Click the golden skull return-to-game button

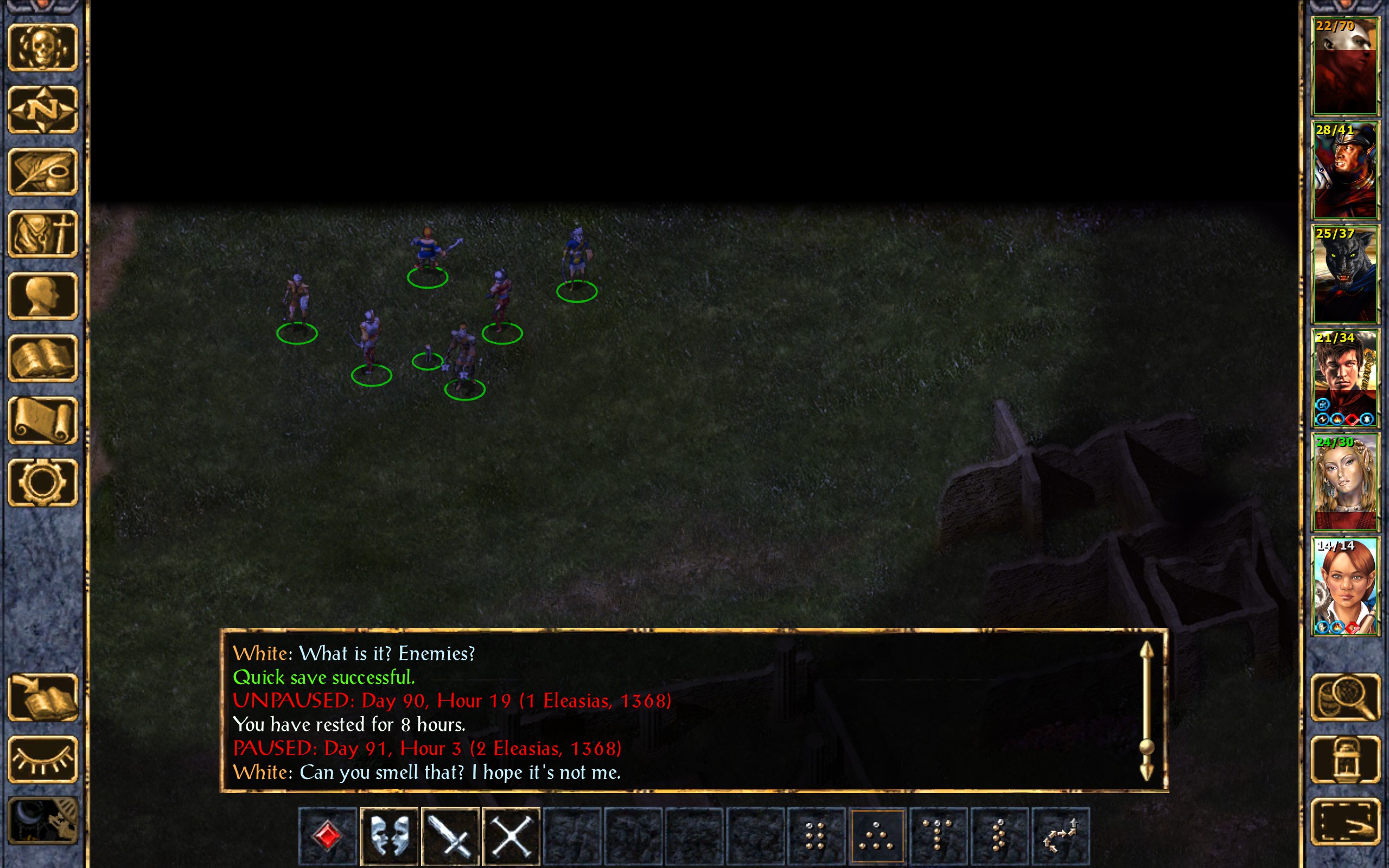pos(42,47)
